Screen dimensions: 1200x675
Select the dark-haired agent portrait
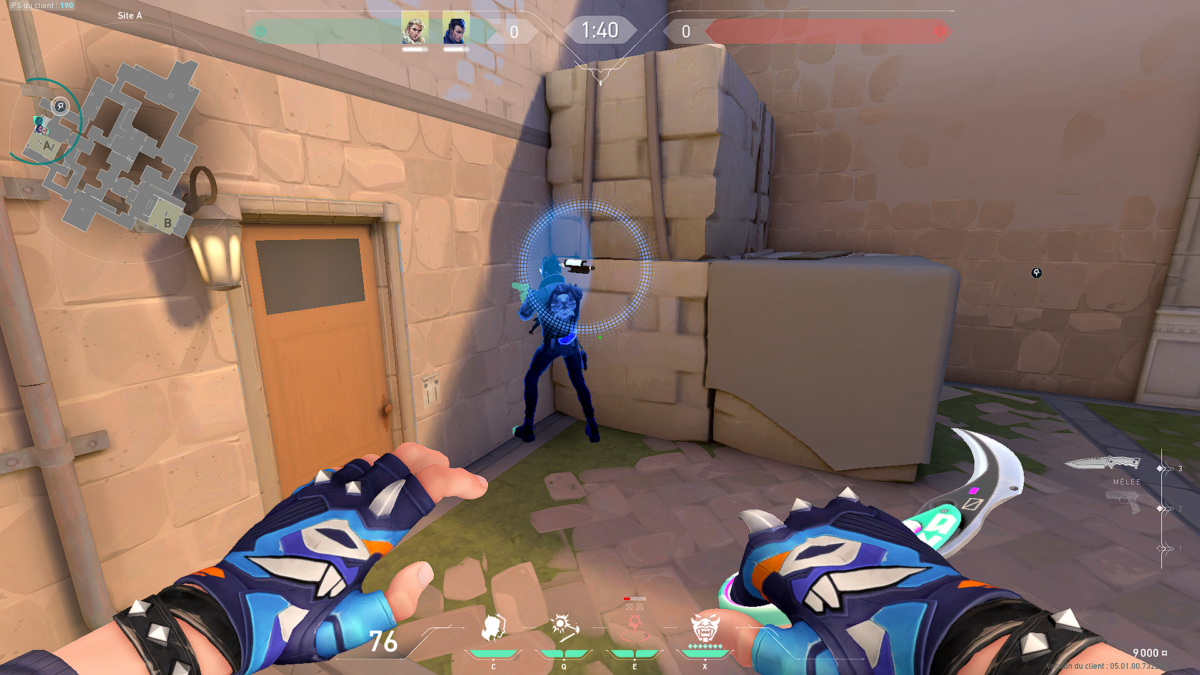pos(456,28)
